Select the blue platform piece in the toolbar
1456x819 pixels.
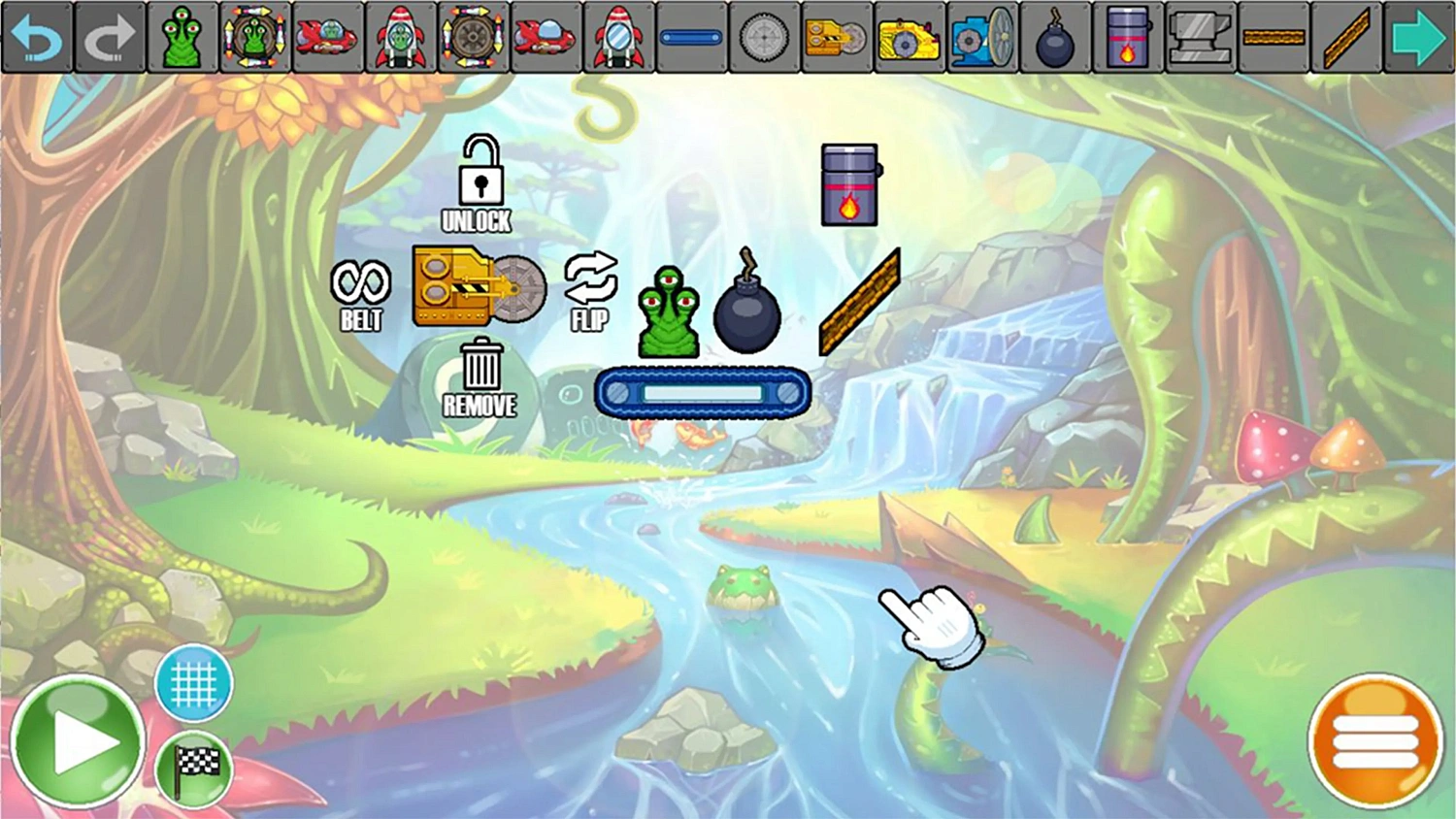coord(691,37)
